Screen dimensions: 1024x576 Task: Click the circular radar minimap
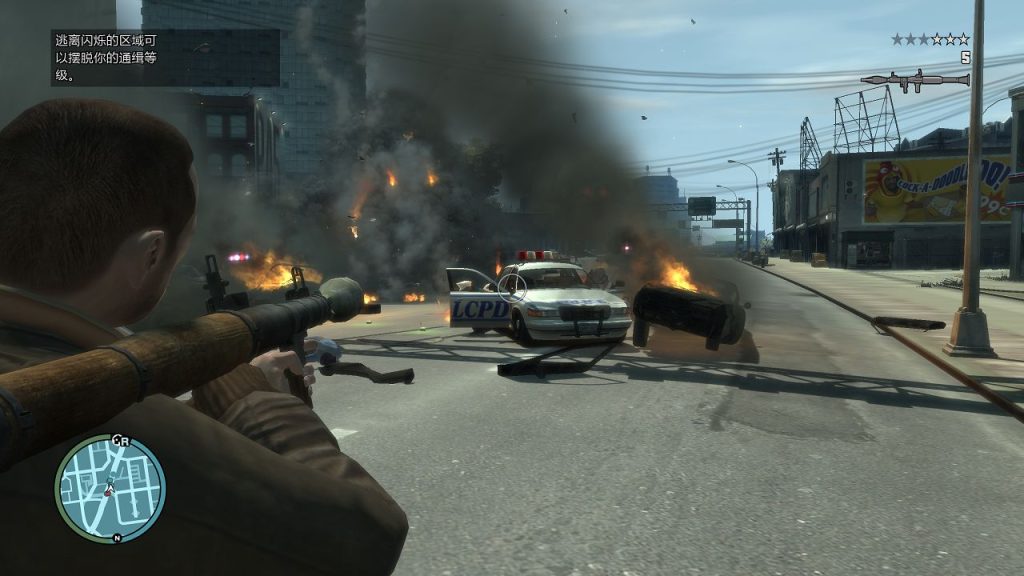coord(110,488)
